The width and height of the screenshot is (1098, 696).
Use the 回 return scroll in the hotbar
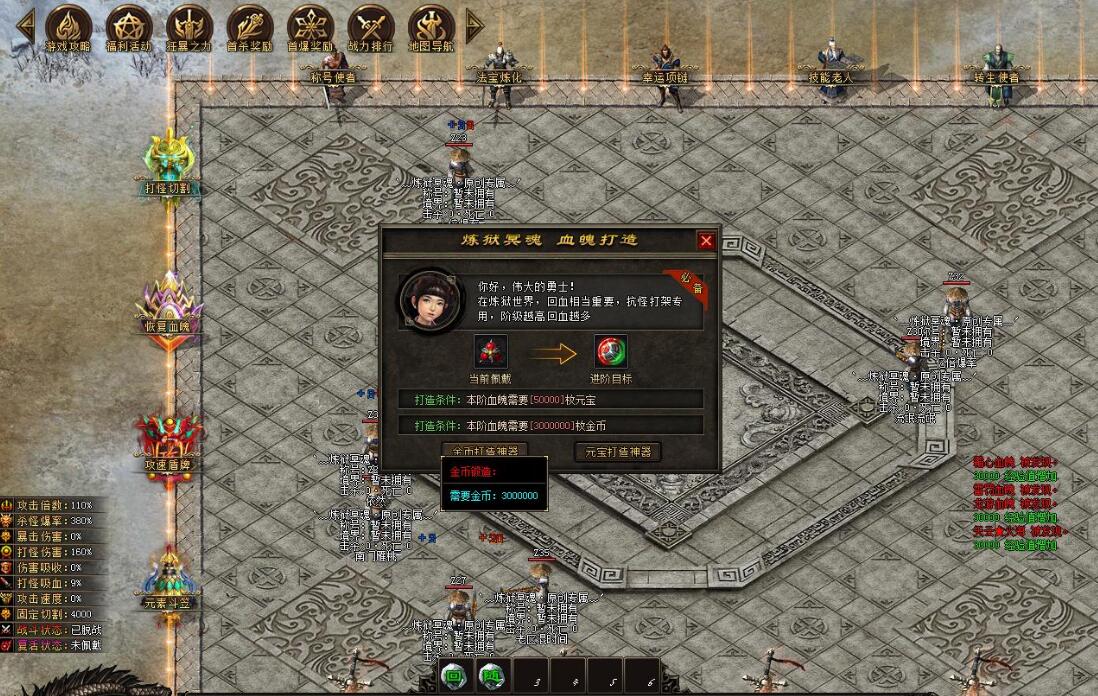click(454, 675)
